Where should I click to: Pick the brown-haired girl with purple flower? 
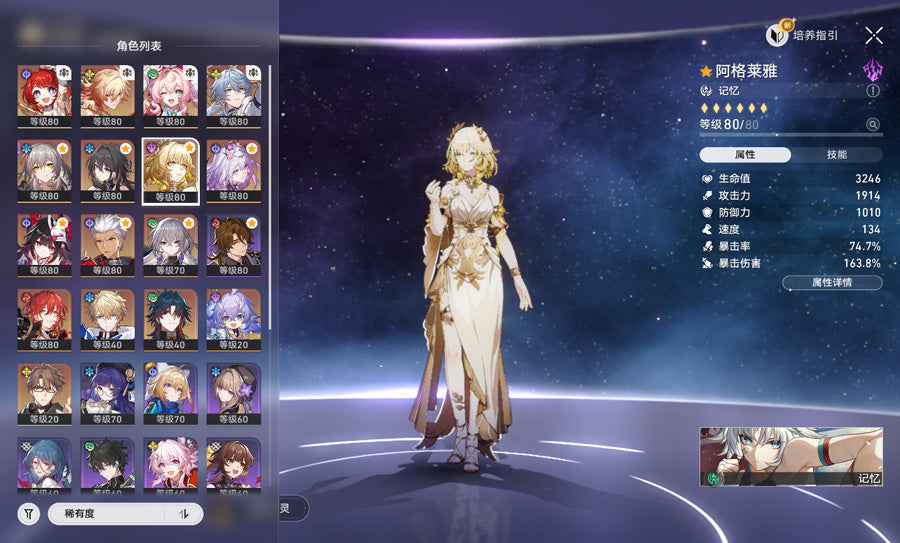pyautogui.click(x=233, y=392)
